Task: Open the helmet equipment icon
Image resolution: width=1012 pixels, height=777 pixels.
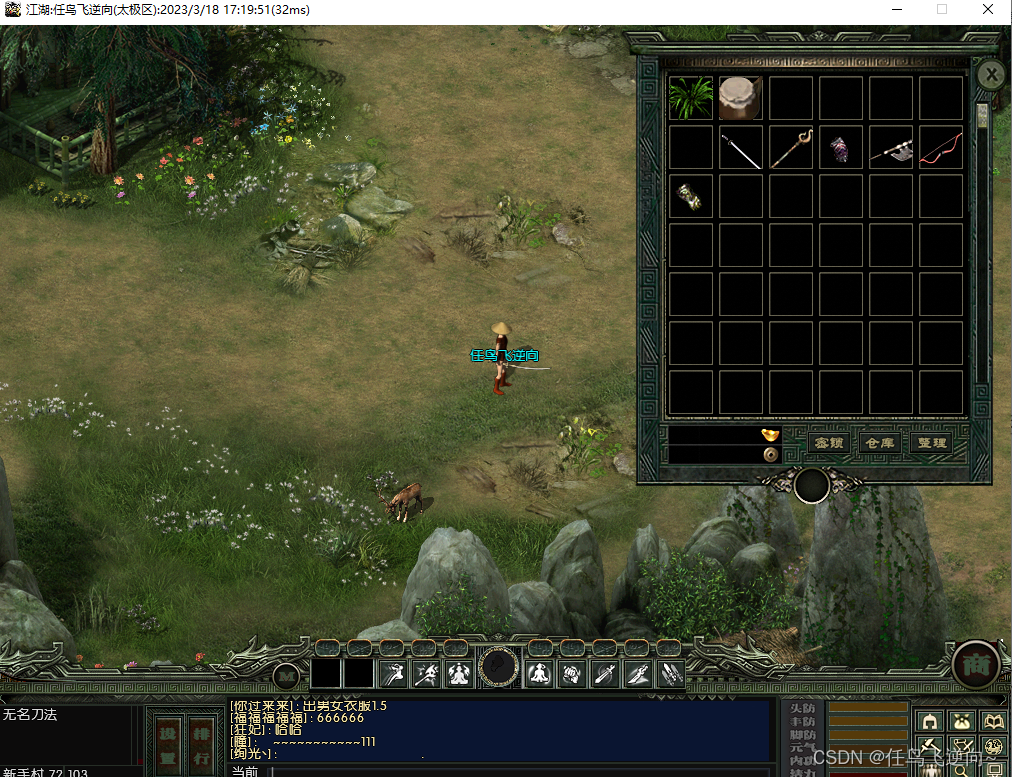Action: point(929,721)
